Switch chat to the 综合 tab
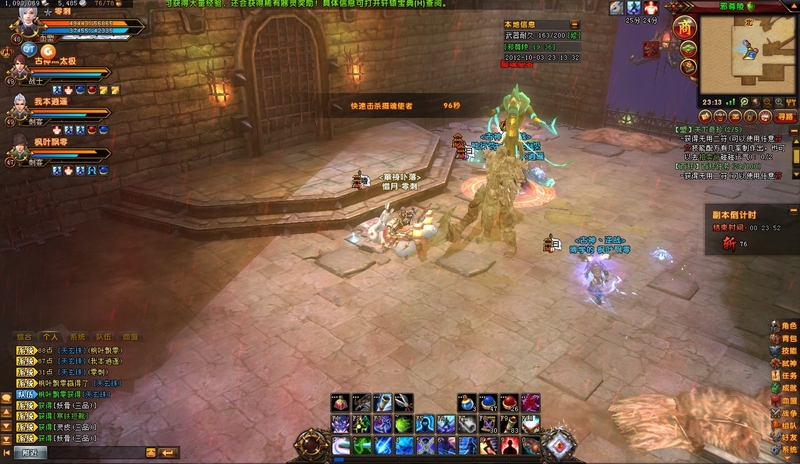This screenshot has width=800, height=464. 23,337
